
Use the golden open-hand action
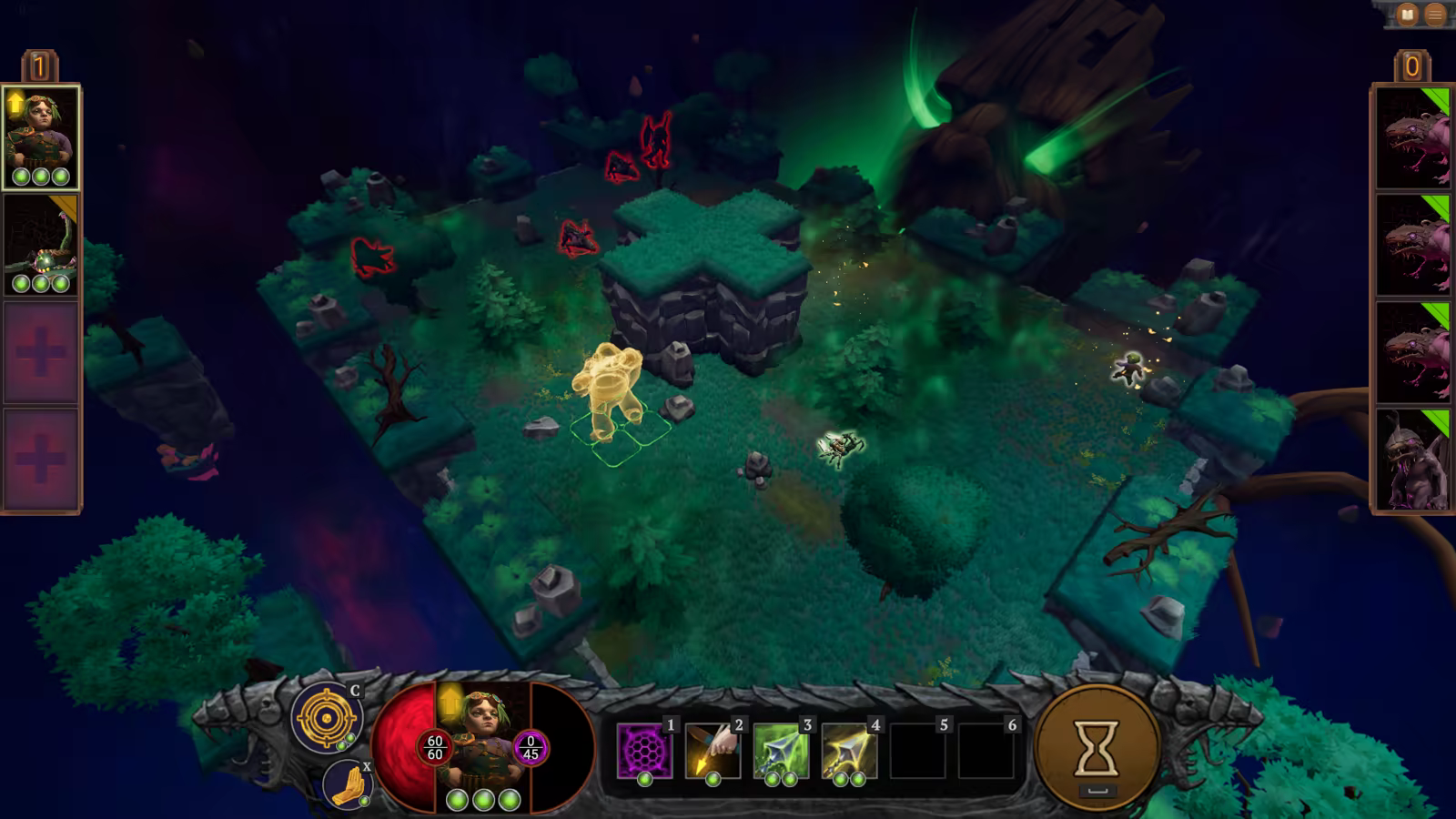coord(348,784)
